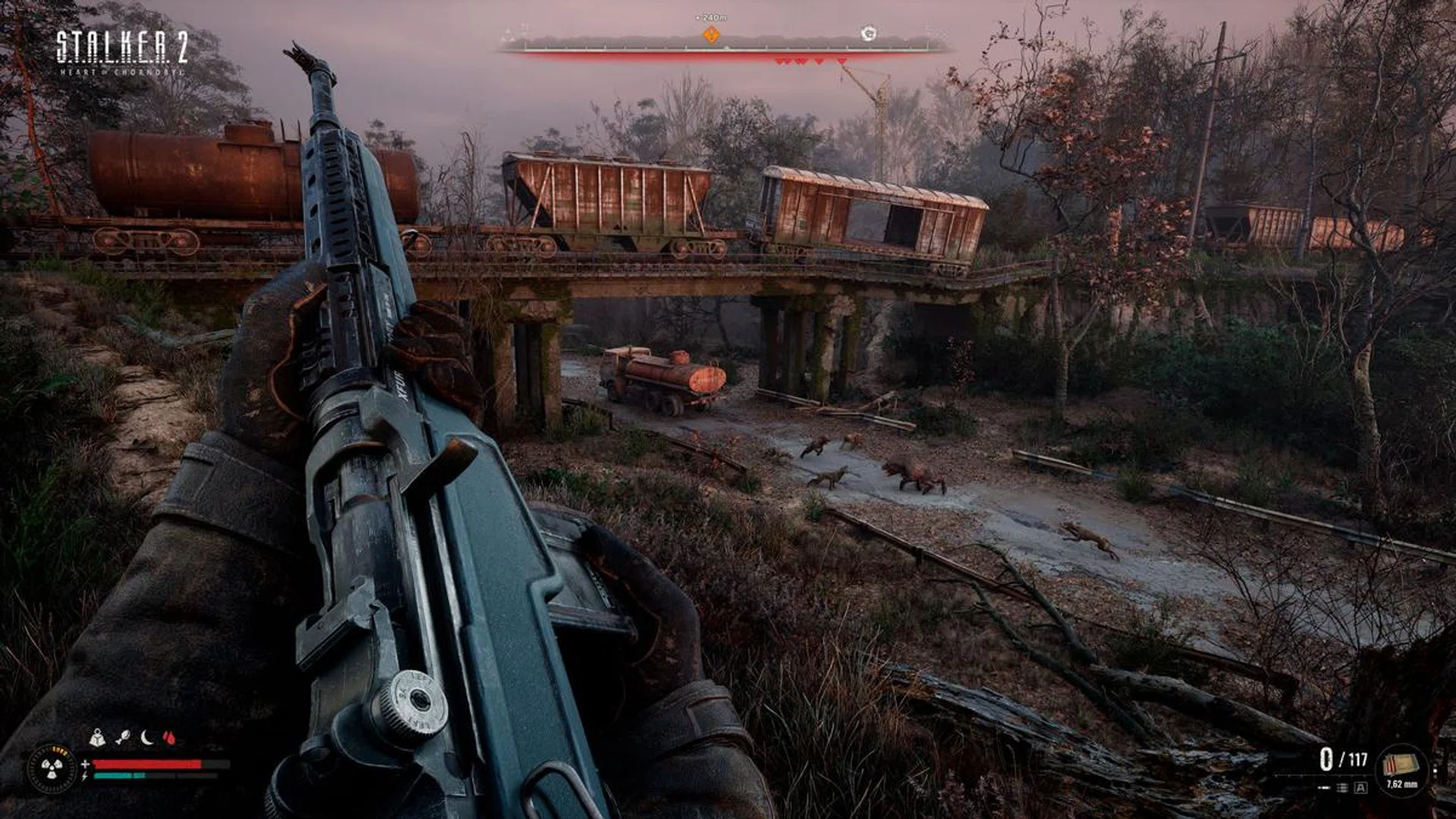Click the stamina lightning bolt icon
The height and width of the screenshot is (819, 1456).
83,778
